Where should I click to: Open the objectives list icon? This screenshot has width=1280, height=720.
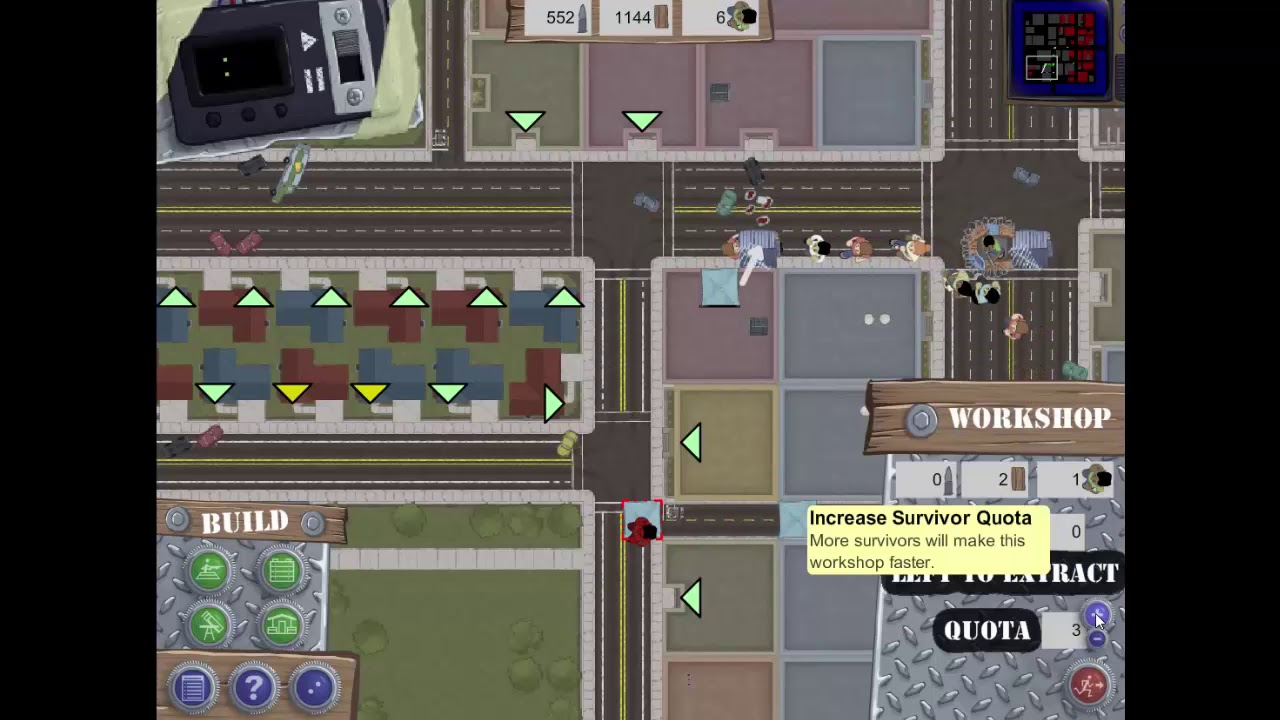coord(193,686)
